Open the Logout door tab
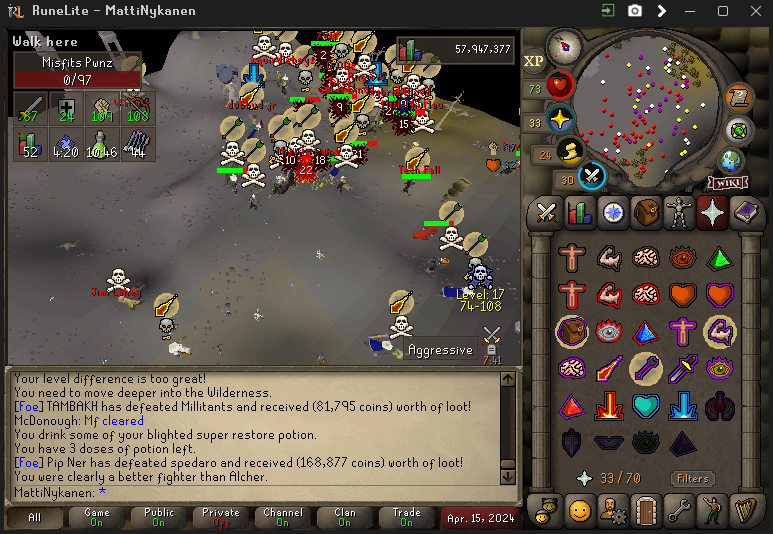 646,510
